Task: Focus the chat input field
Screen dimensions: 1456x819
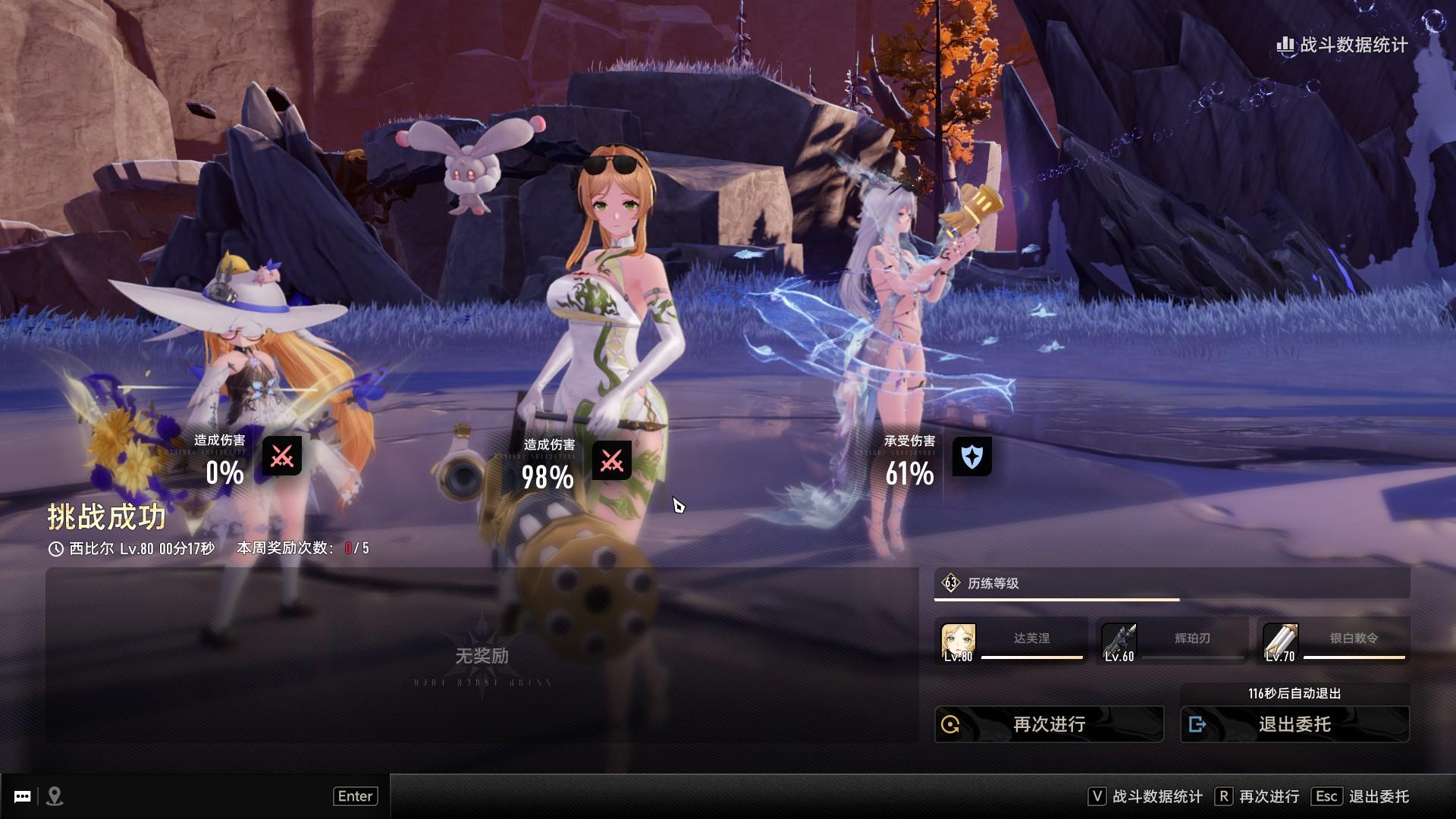Action: (x=197, y=796)
